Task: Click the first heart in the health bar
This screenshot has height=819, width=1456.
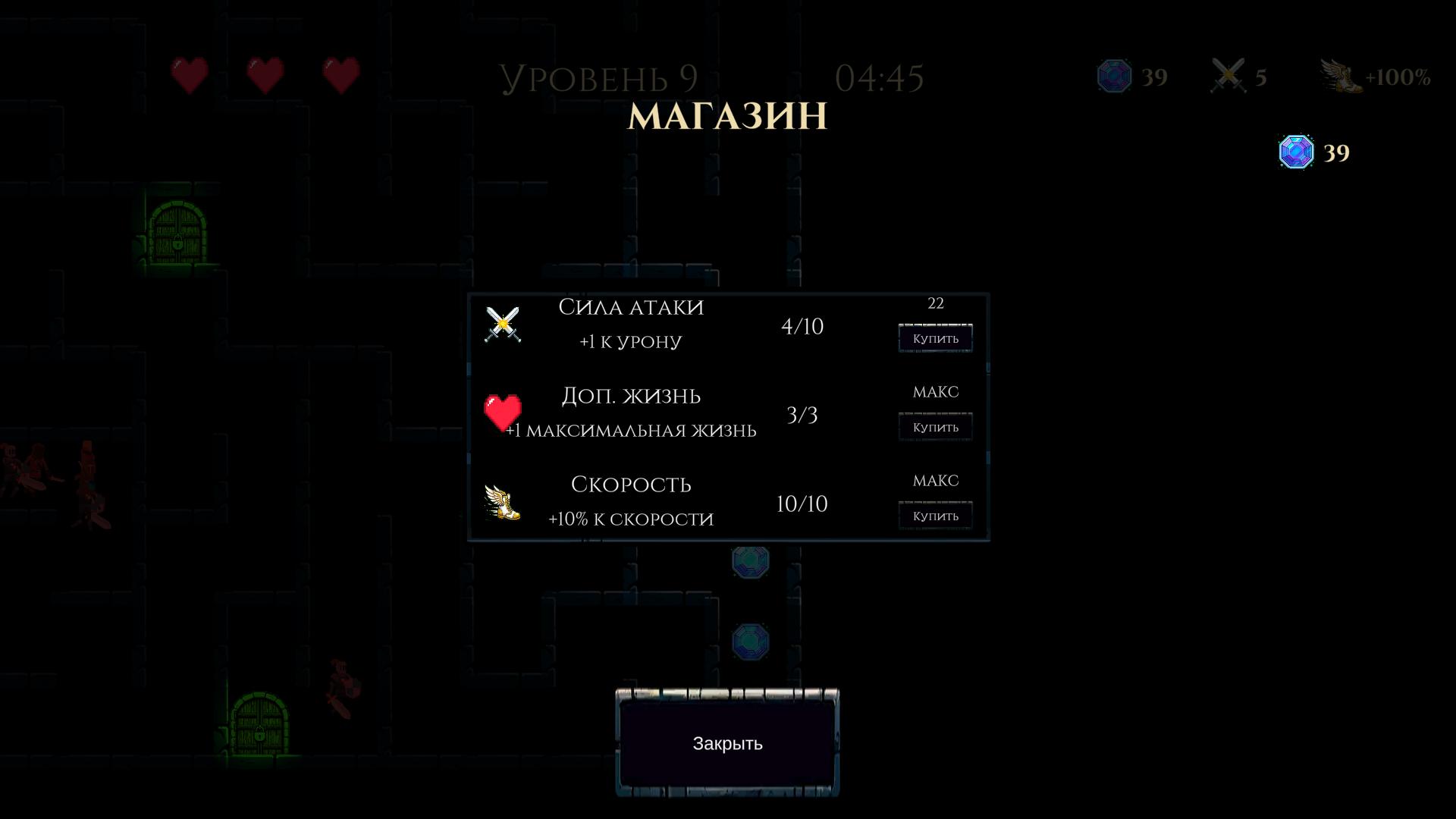Action: pyautogui.click(x=190, y=74)
